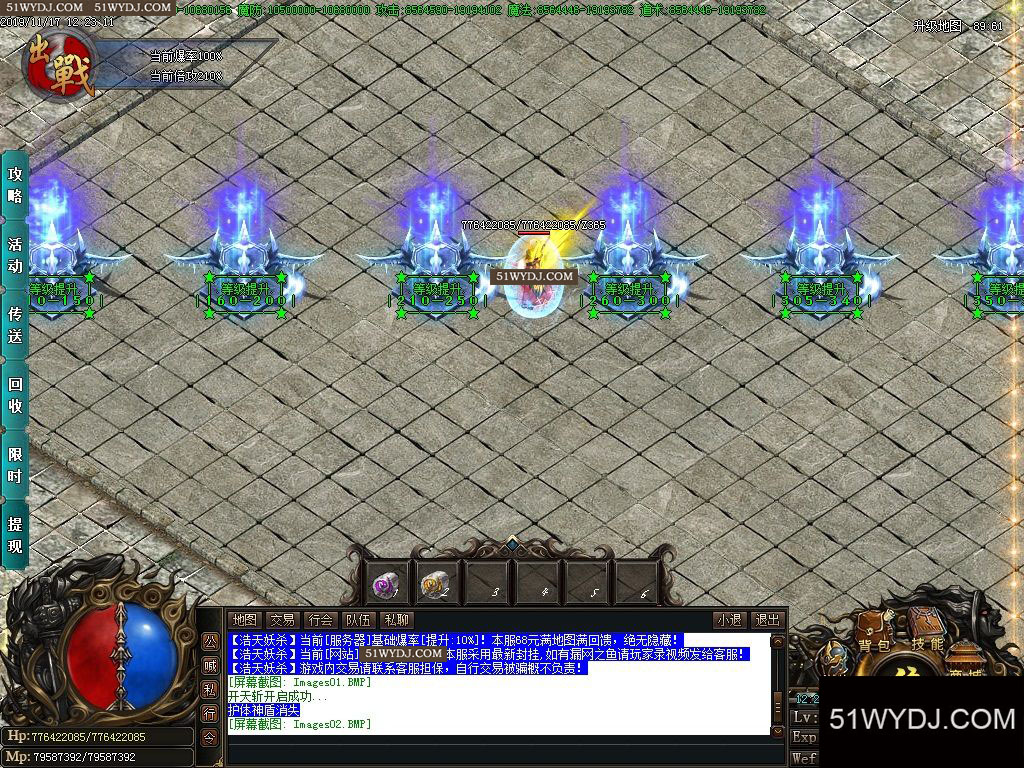Open the 提现 withdraw side tab
Image resolution: width=1024 pixels, height=768 pixels.
[x=15, y=535]
